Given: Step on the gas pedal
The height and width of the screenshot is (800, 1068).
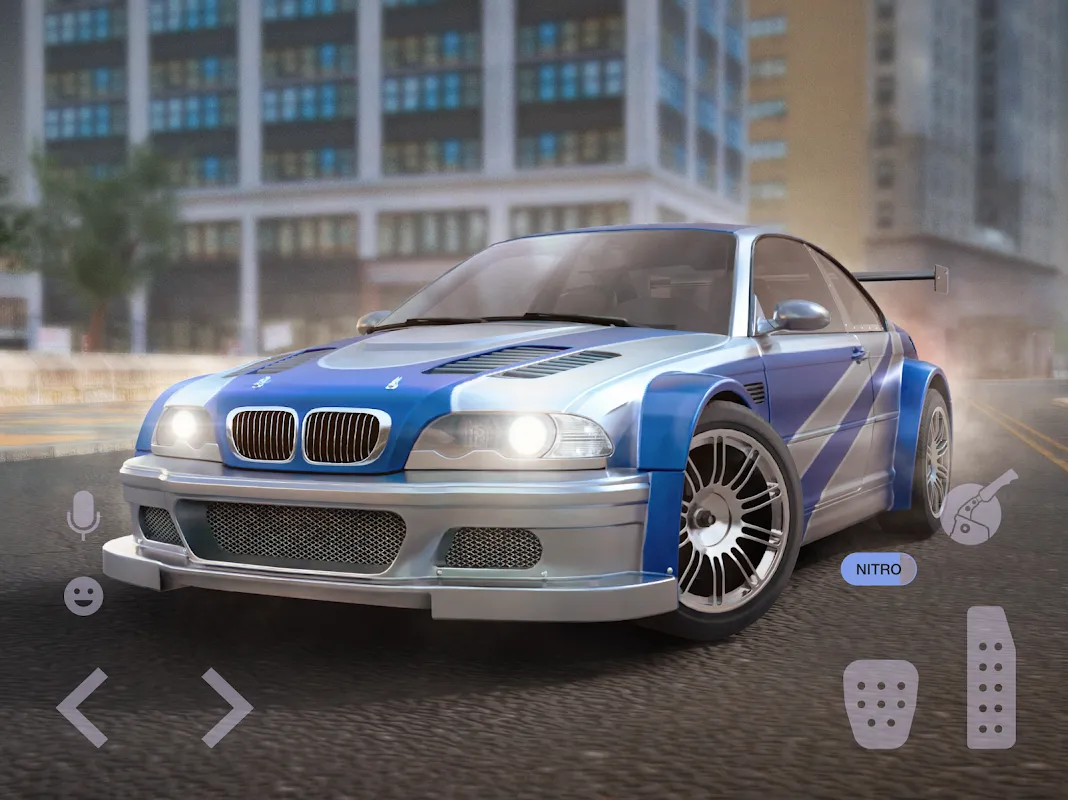Looking at the screenshot, I should coord(991,677).
